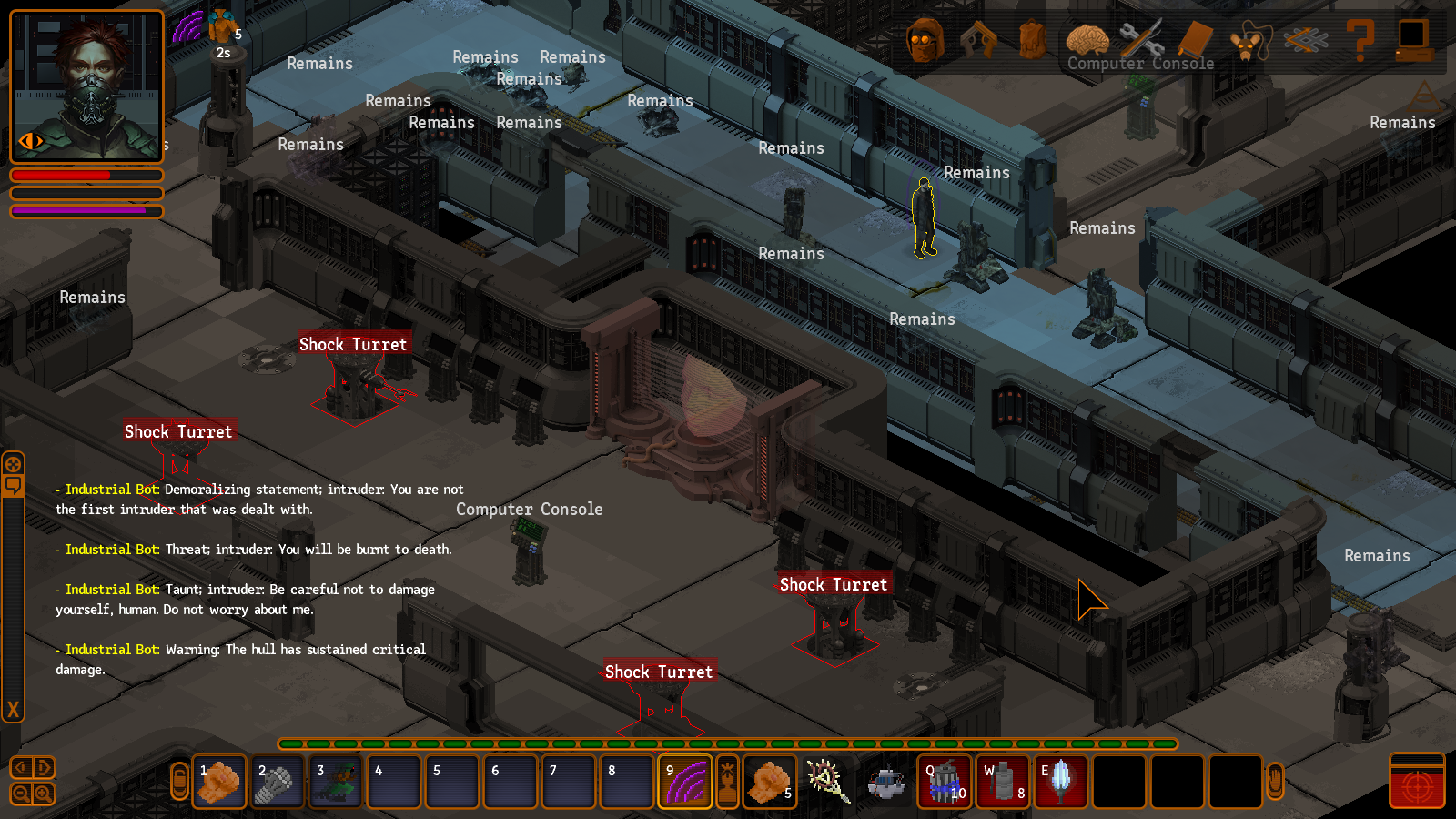The height and width of the screenshot is (819, 1456).
Task: Open the character sheet hooded face icon
Action: 925,40
